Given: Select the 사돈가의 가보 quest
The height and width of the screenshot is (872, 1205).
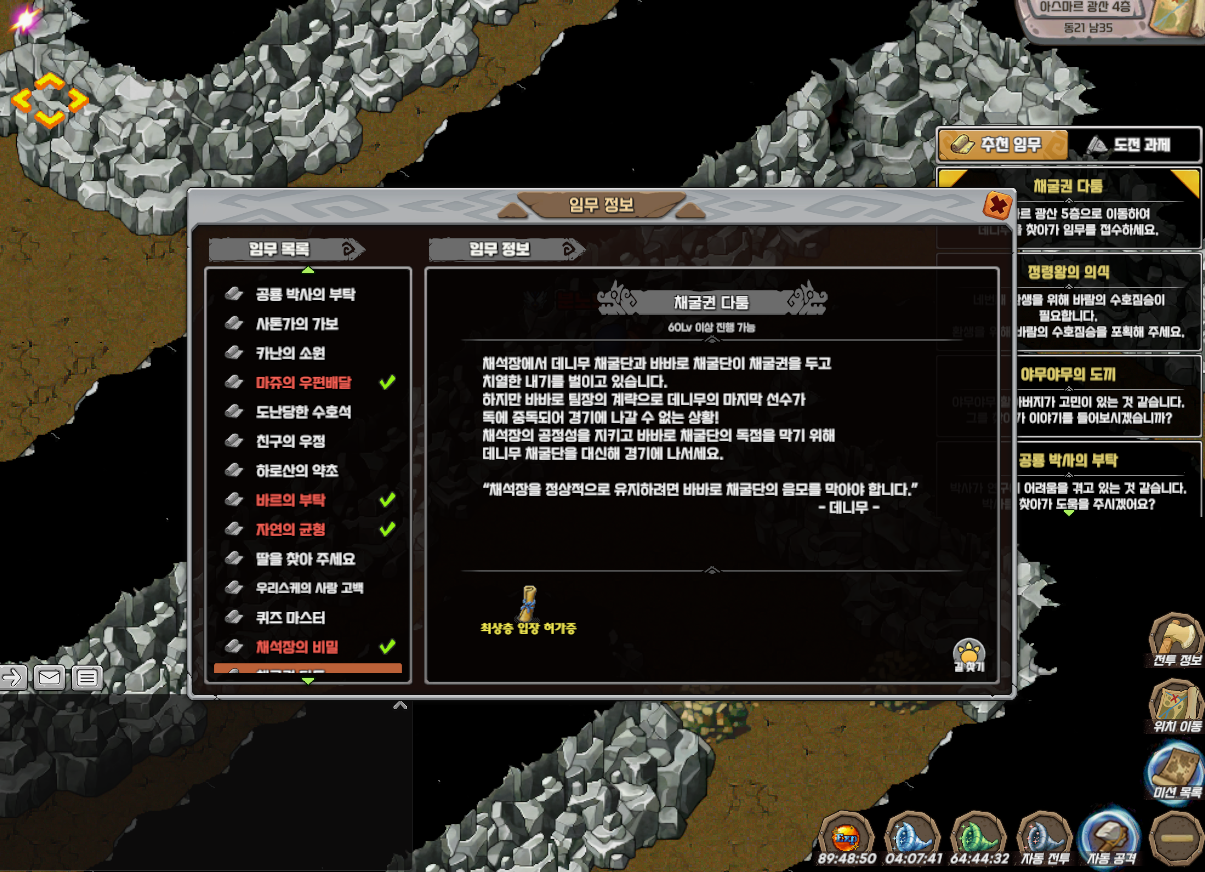Looking at the screenshot, I should tap(296, 324).
